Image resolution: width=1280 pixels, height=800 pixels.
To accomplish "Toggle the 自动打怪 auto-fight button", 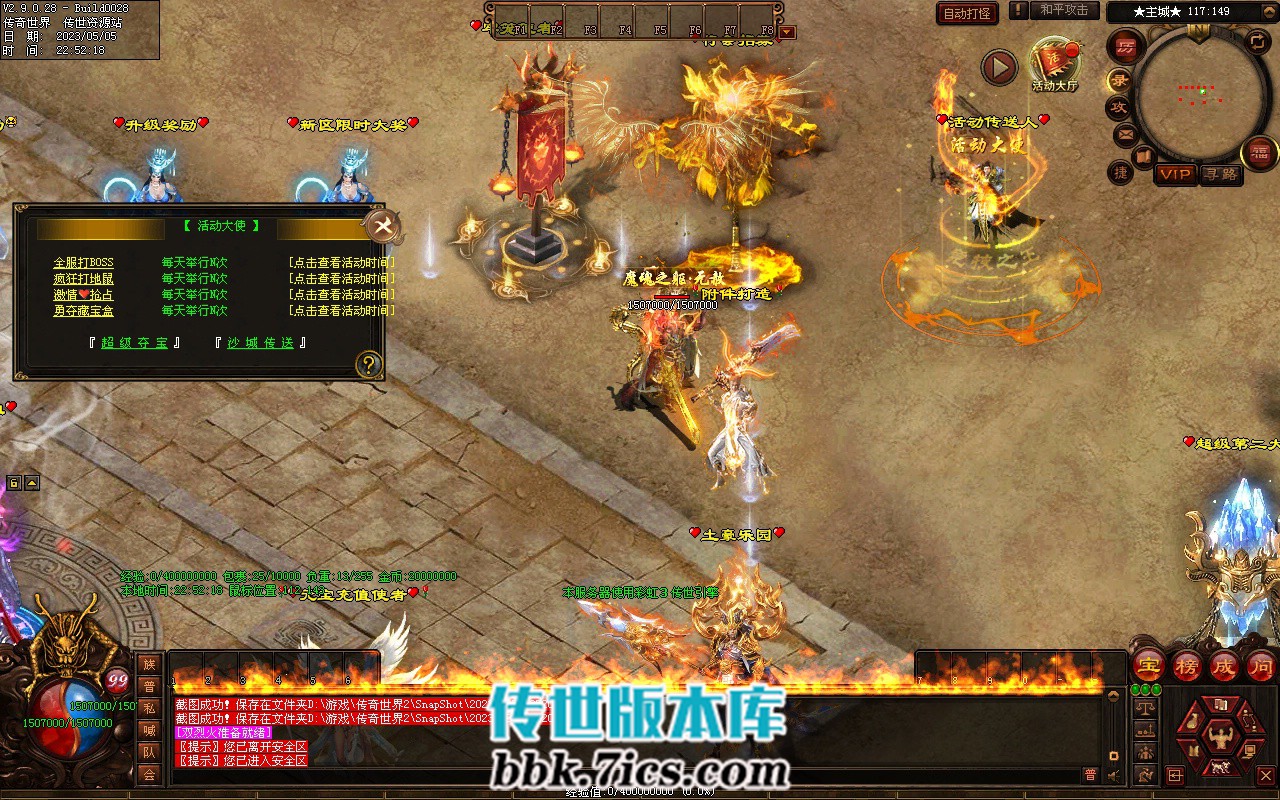I will tap(967, 14).
